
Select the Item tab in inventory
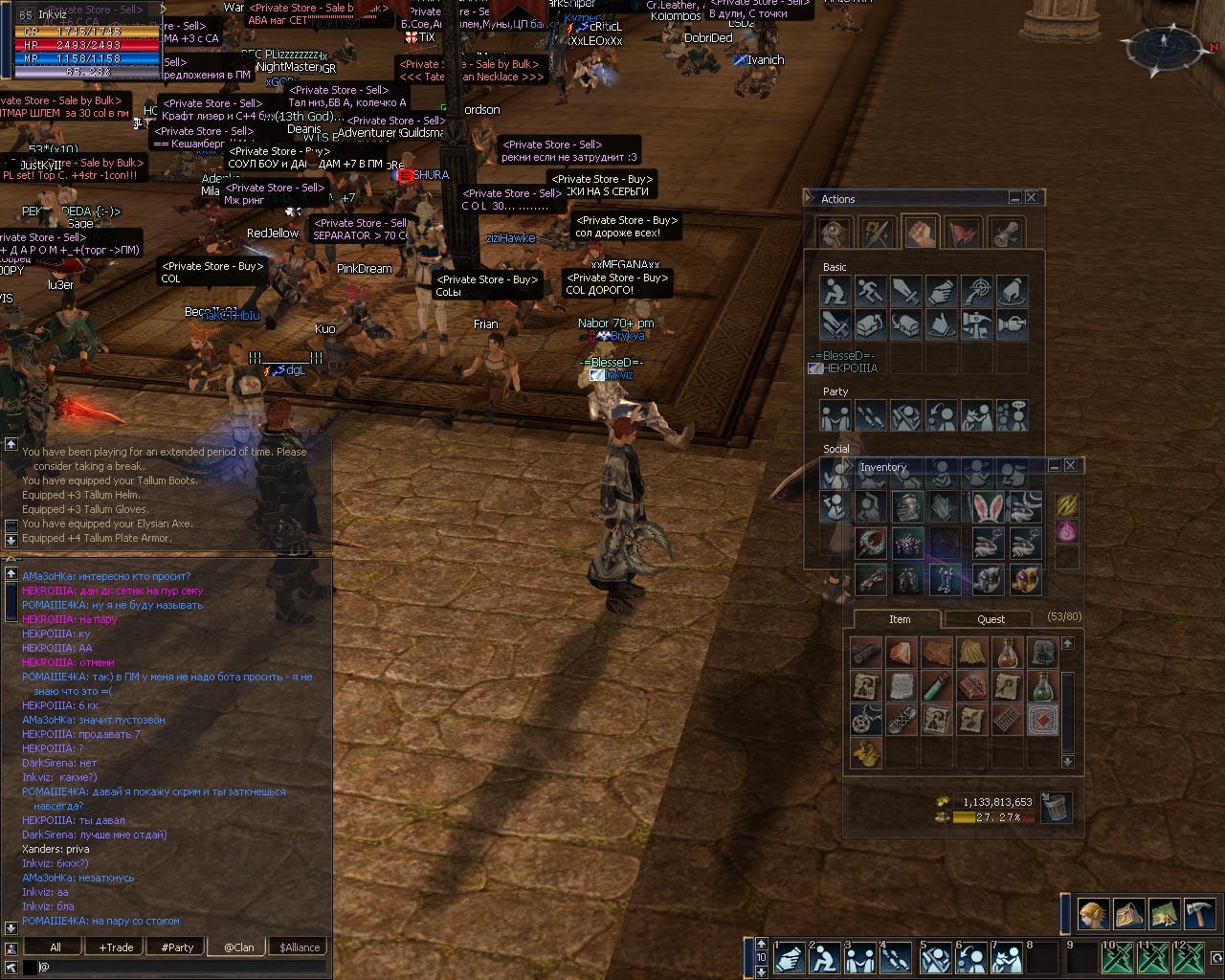click(x=899, y=619)
